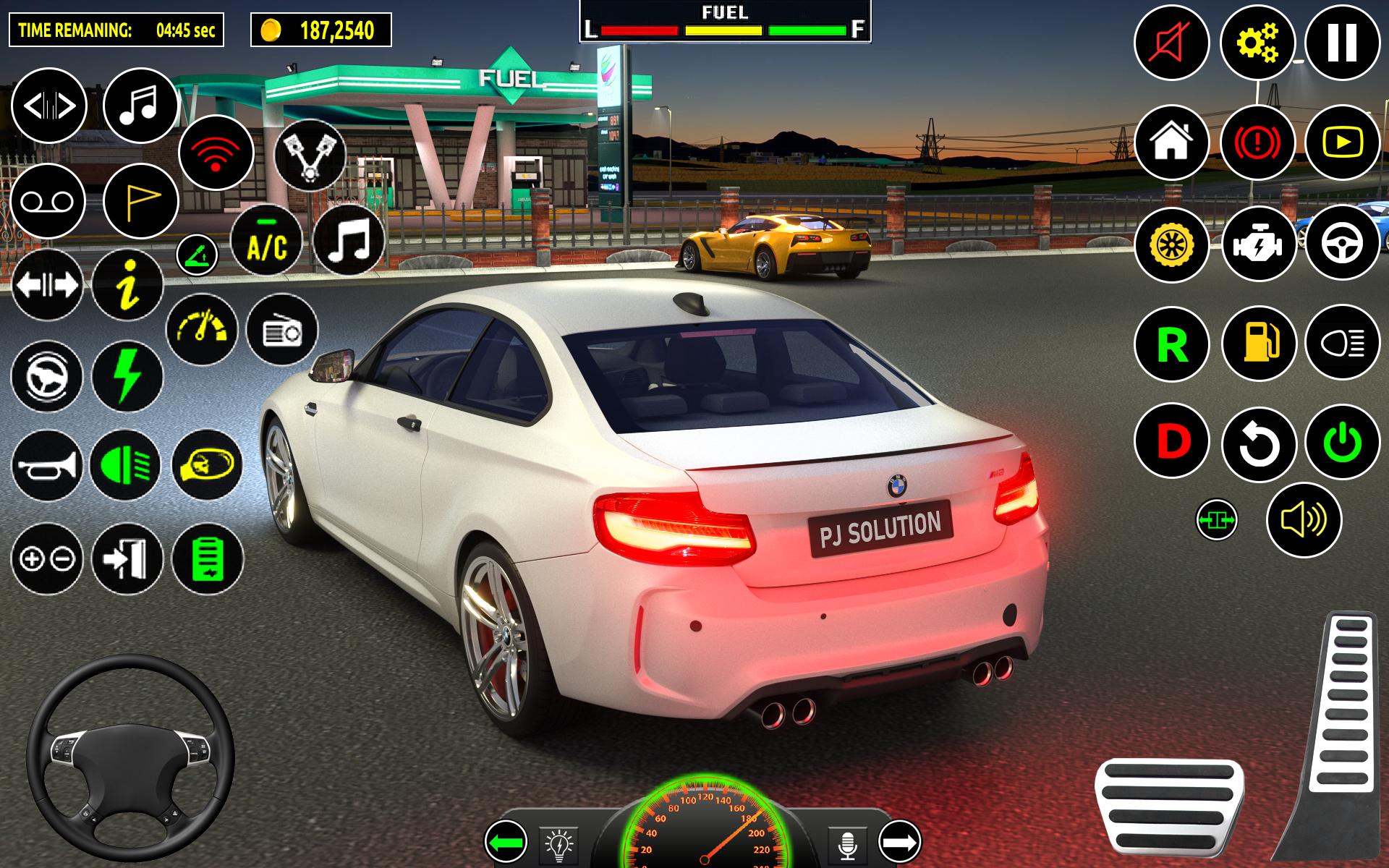Toggle the muted speaker button
The height and width of the screenshot is (868, 1389).
coord(1171,42)
